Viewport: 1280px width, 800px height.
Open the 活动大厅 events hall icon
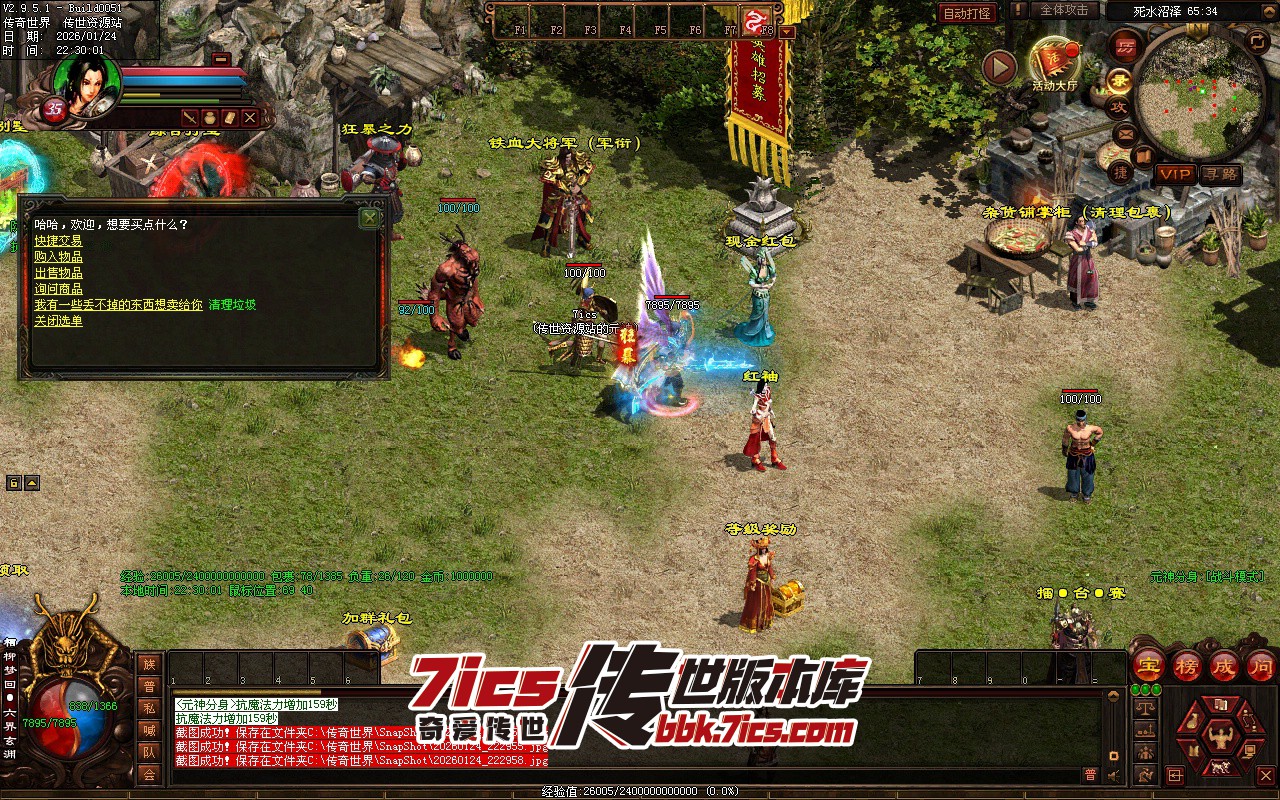click(1055, 62)
